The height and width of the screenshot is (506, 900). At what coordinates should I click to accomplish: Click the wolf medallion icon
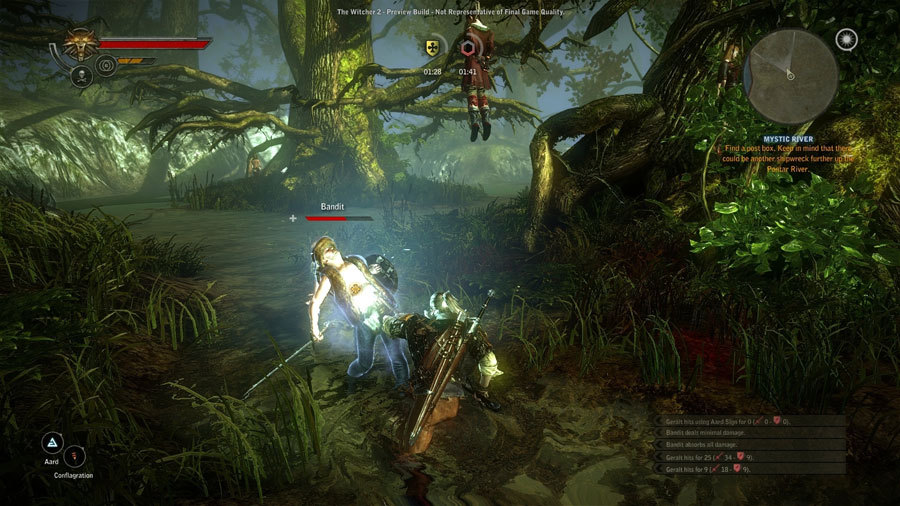coord(79,43)
